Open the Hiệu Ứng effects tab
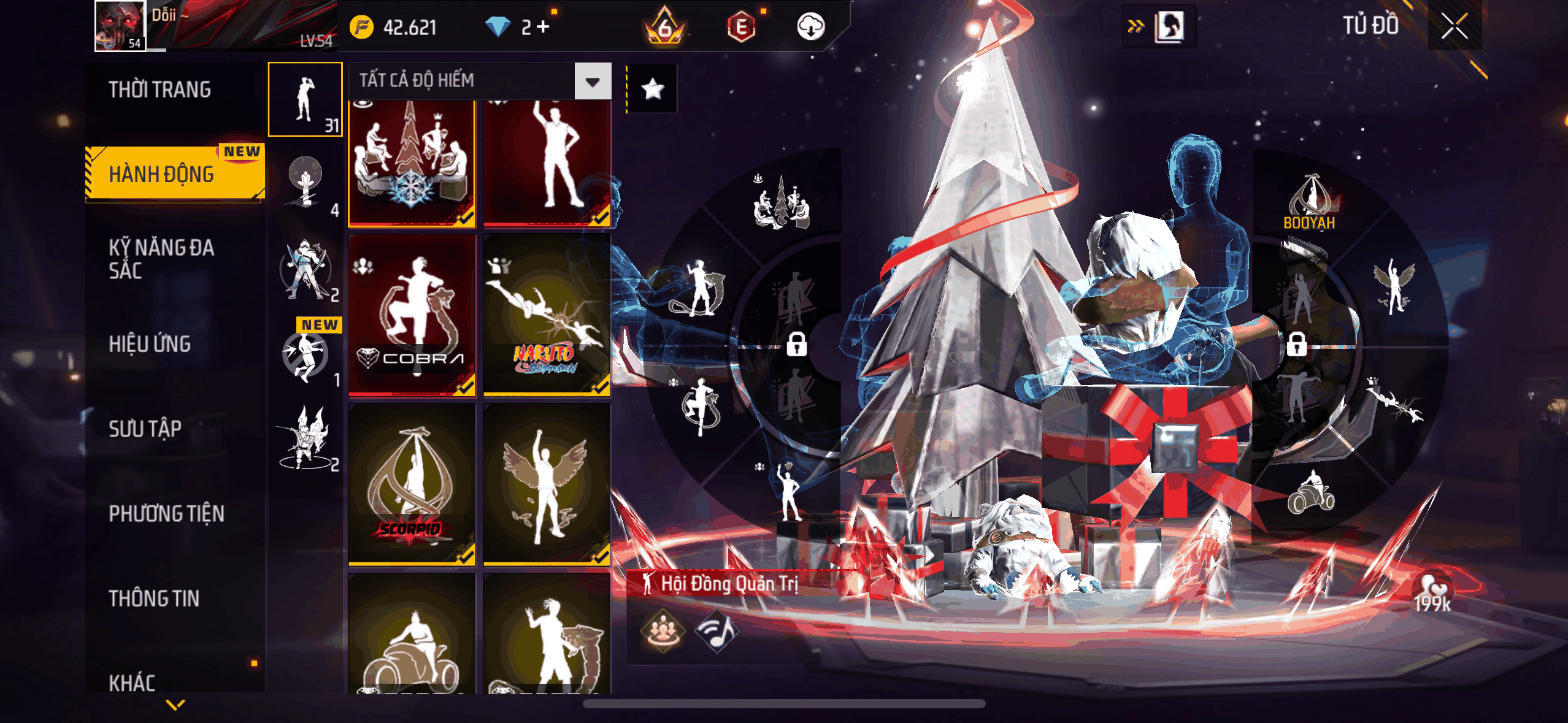This screenshot has height=723, width=1568. [x=150, y=344]
